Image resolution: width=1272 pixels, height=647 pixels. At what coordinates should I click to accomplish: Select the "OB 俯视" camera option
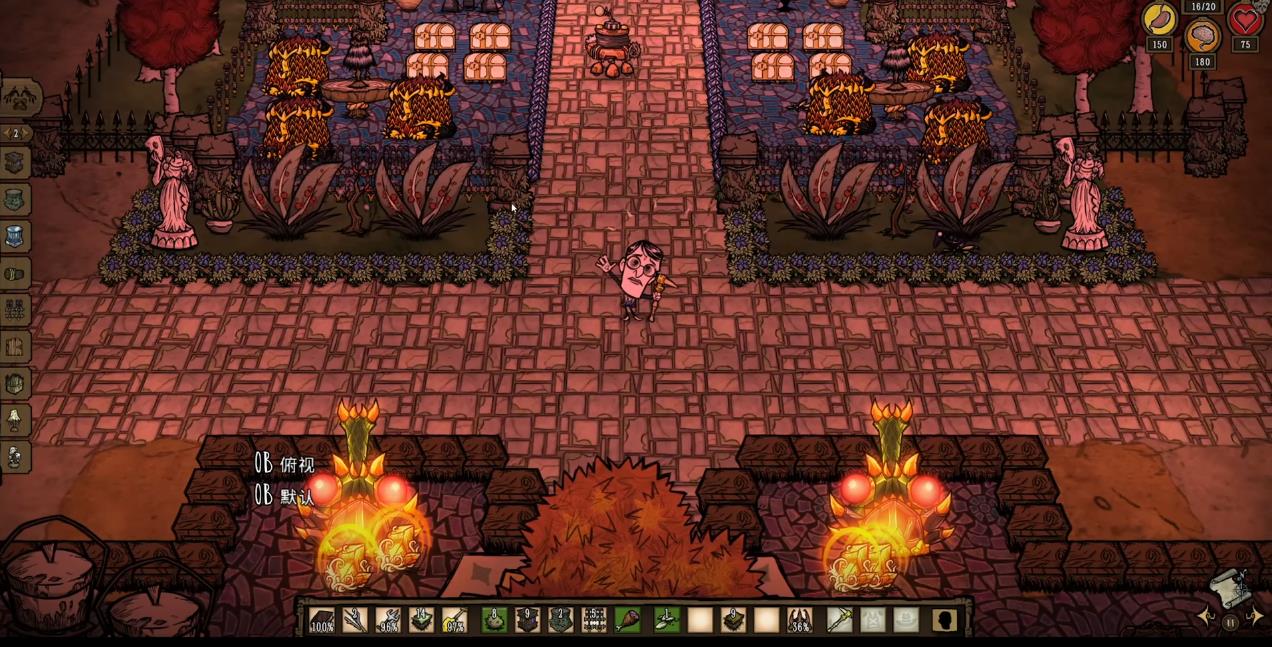tap(284, 464)
